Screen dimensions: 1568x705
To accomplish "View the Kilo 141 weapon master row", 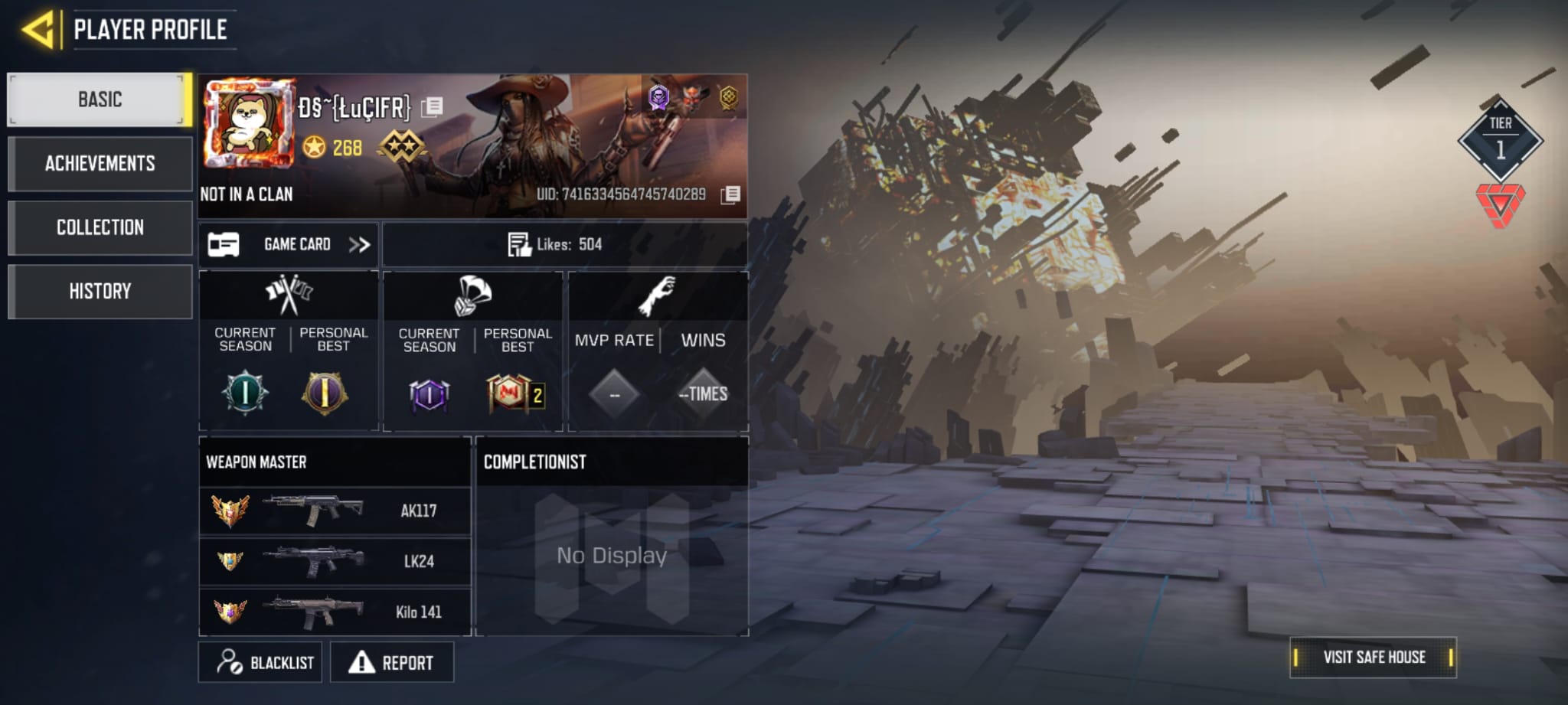I will tap(335, 612).
